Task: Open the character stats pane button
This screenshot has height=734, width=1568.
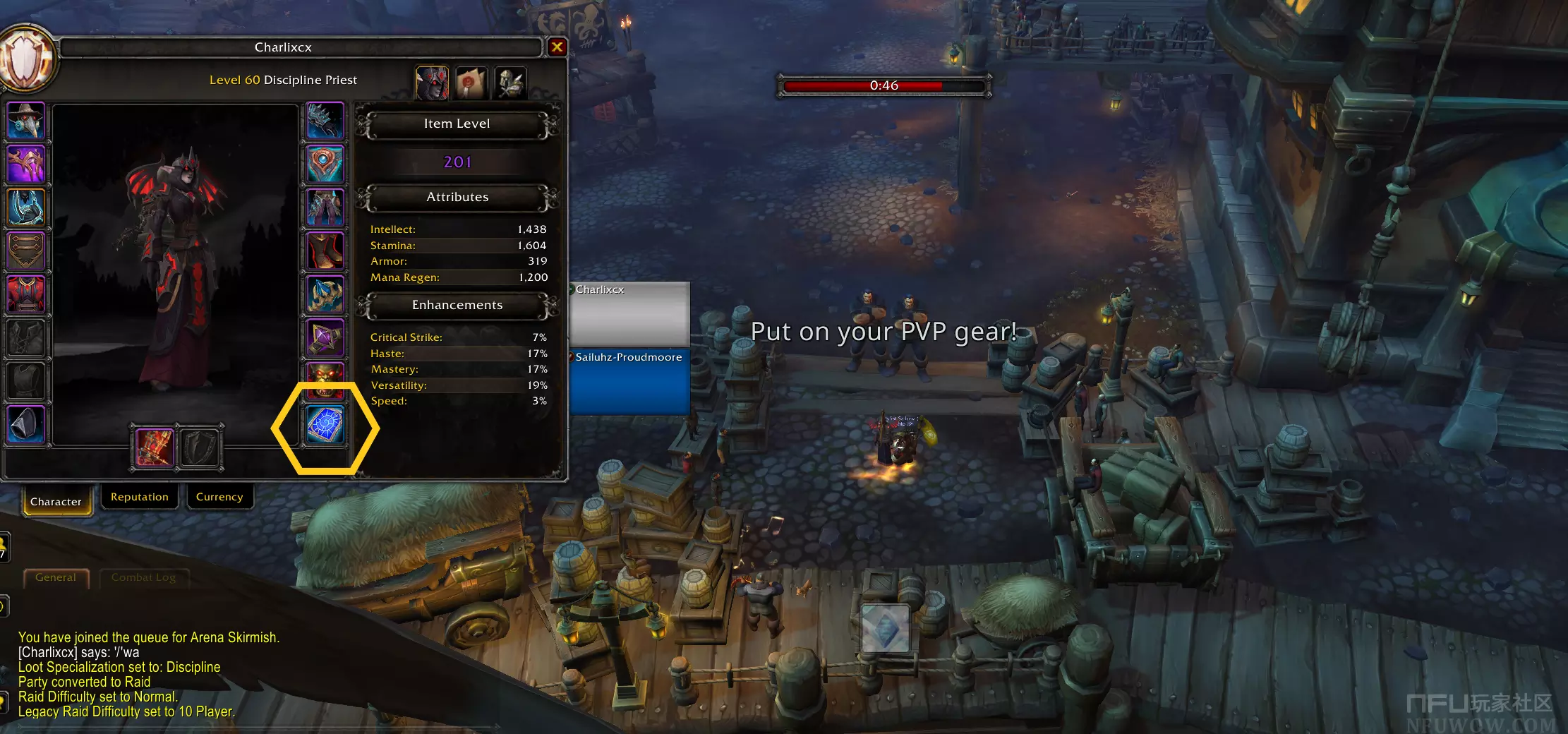Action: click(432, 83)
